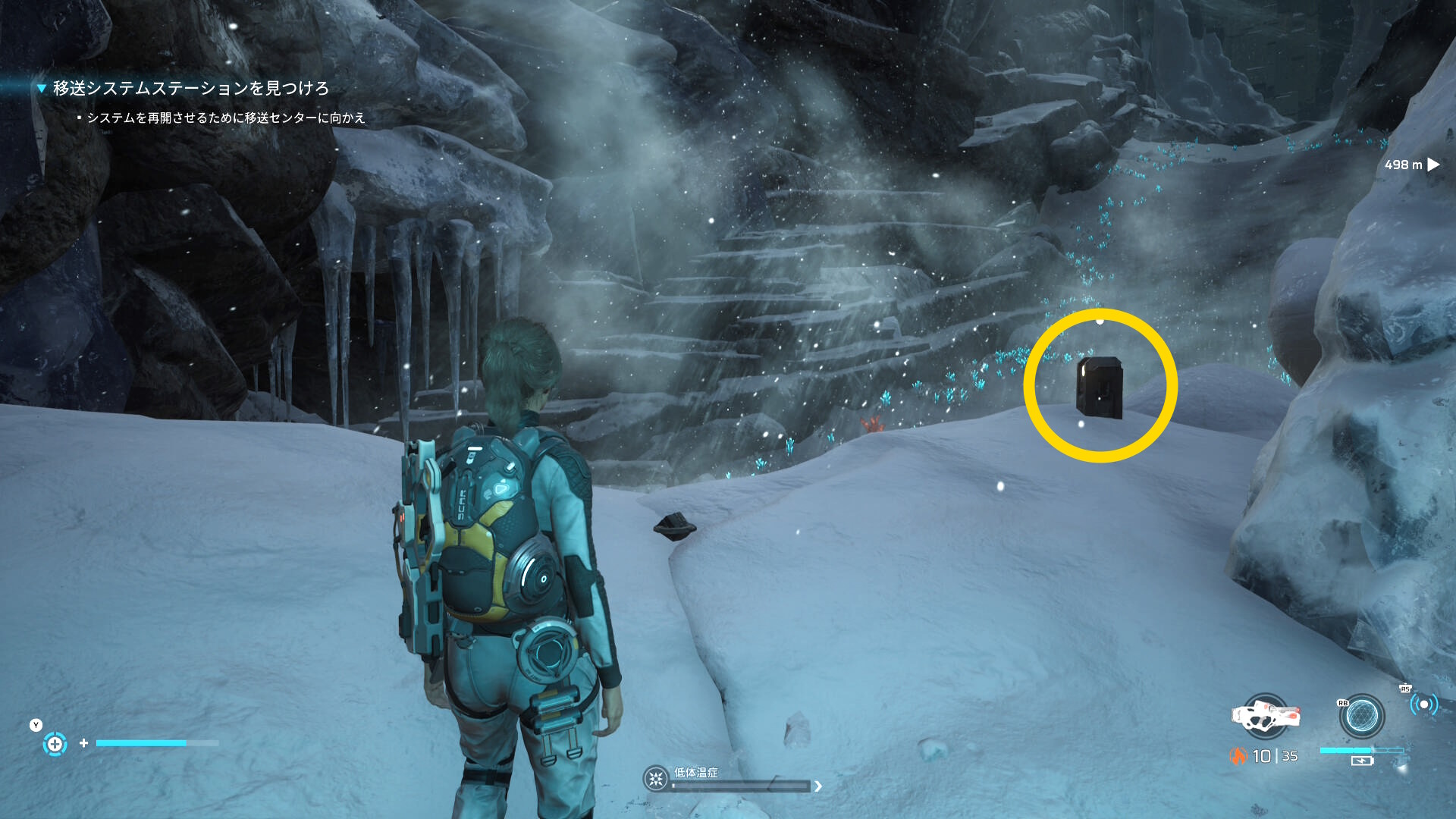Select the orange flame ammo type icon

click(x=1238, y=756)
